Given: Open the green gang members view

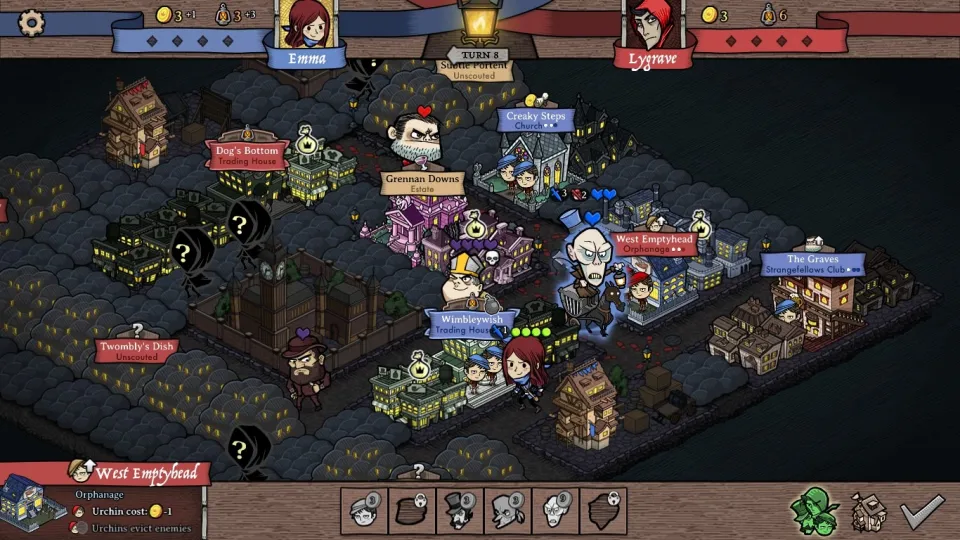Looking at the screenshot, I should [x=814, y=511].
